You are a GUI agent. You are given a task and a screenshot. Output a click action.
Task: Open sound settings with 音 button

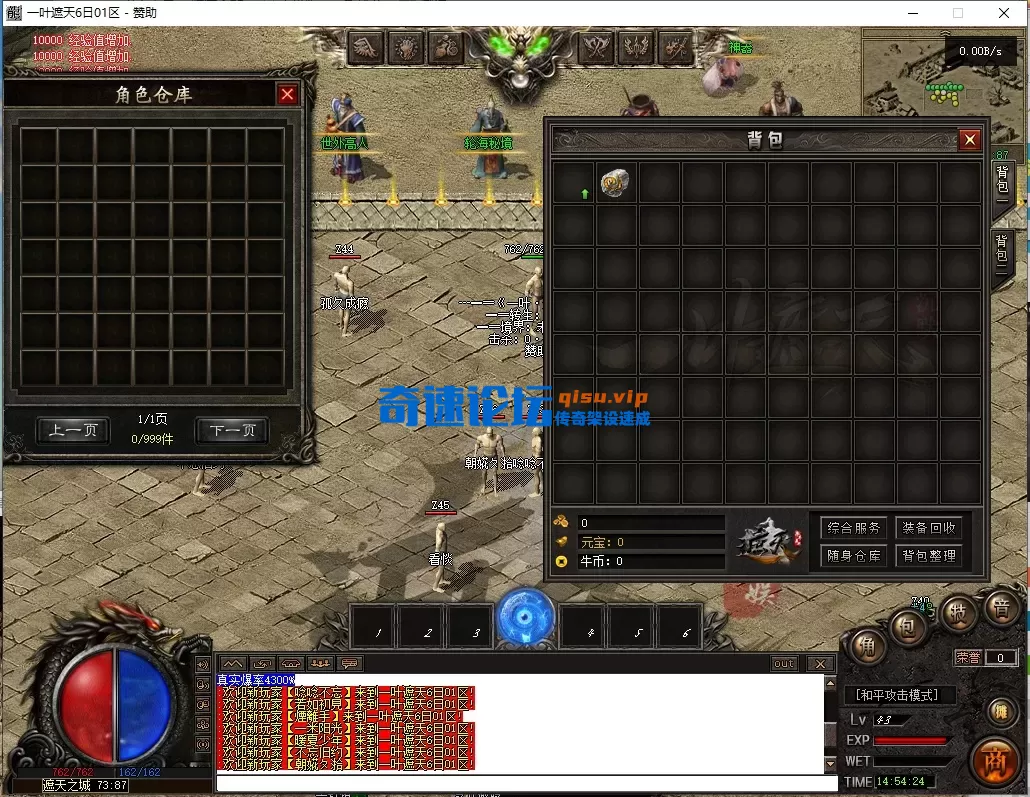coord(999,607)
